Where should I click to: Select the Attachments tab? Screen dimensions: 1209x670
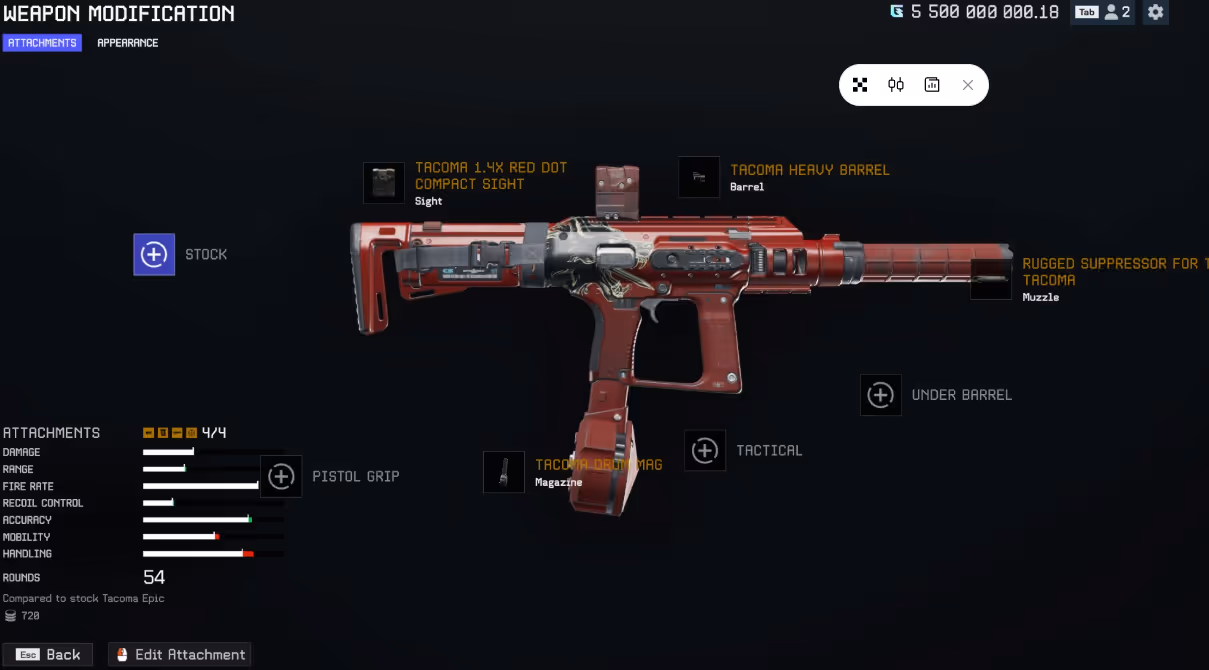[42, 43]
